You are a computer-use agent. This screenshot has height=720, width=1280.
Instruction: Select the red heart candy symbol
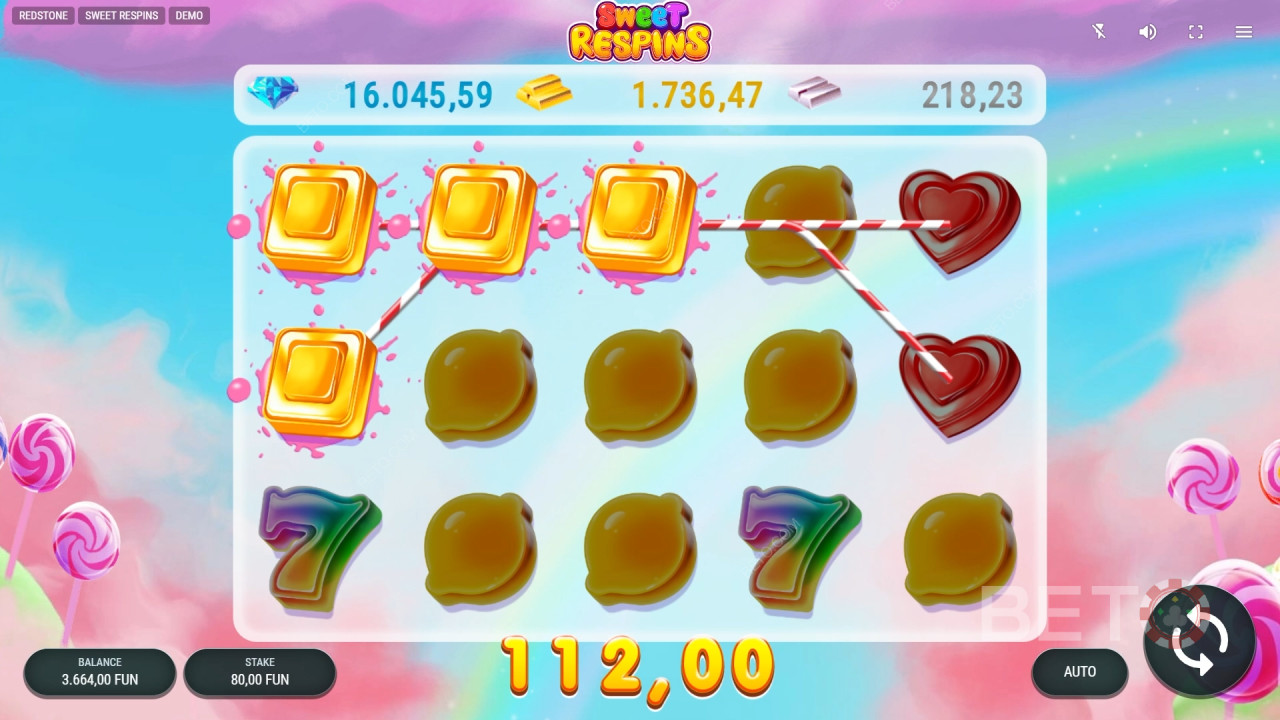(x=957, y=217)
